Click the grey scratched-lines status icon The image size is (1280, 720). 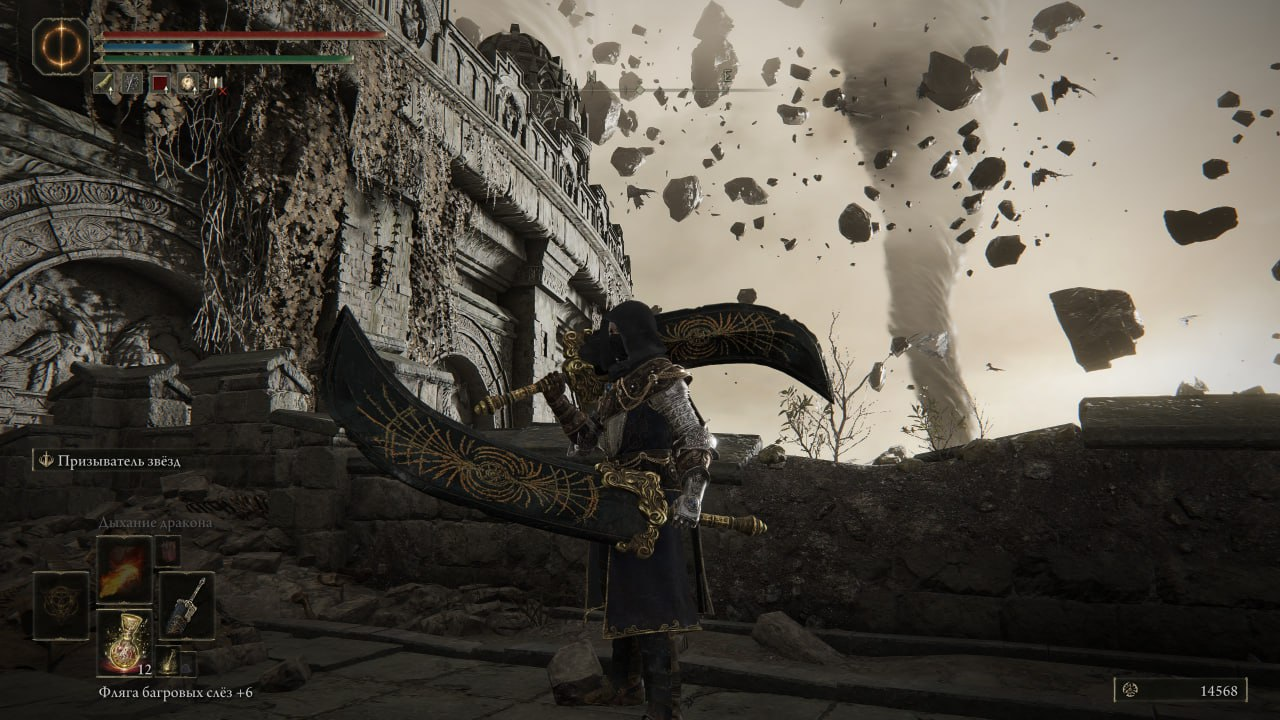131,83
